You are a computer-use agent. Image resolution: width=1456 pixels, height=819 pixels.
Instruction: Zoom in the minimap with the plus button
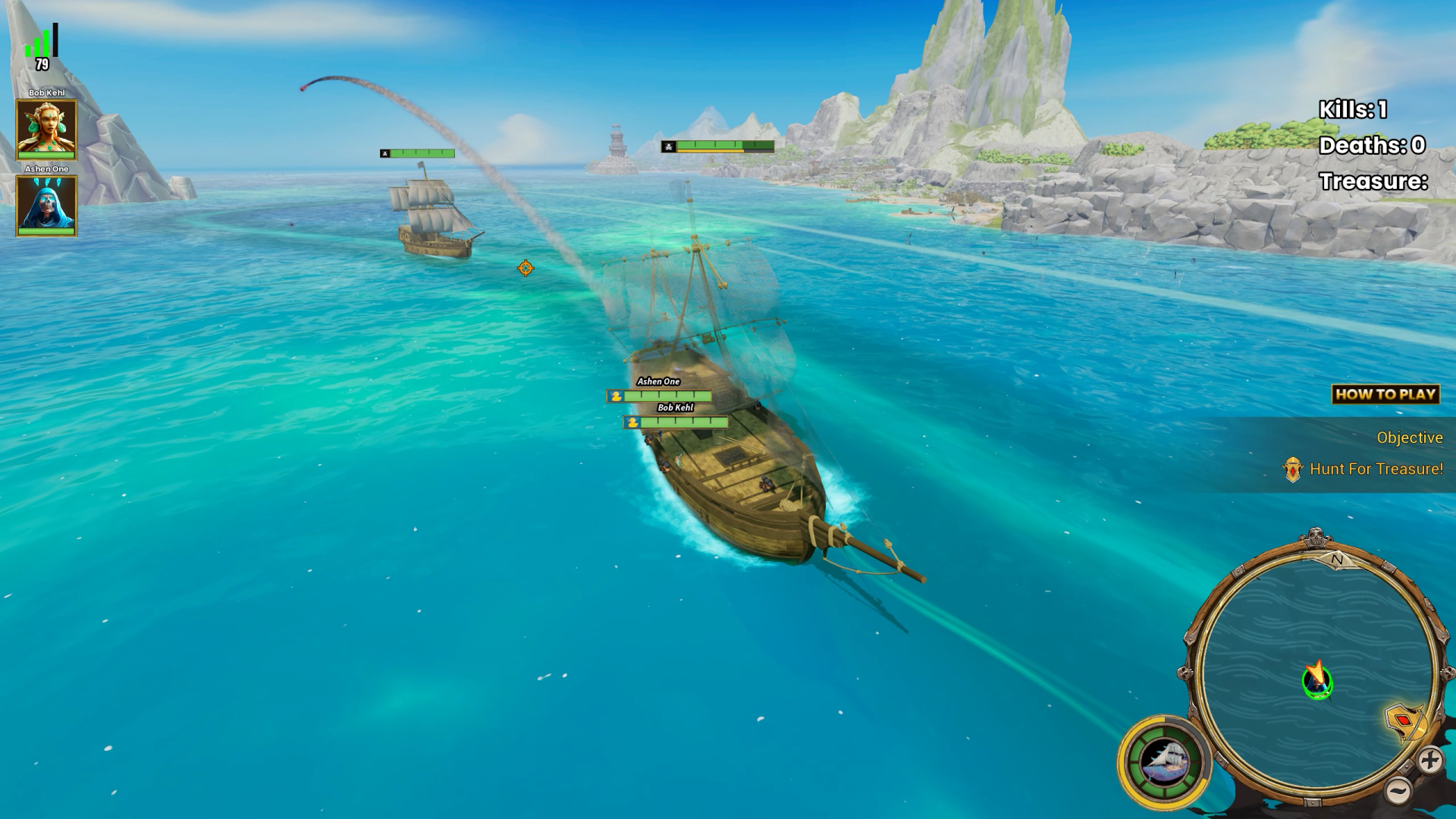1431,761
